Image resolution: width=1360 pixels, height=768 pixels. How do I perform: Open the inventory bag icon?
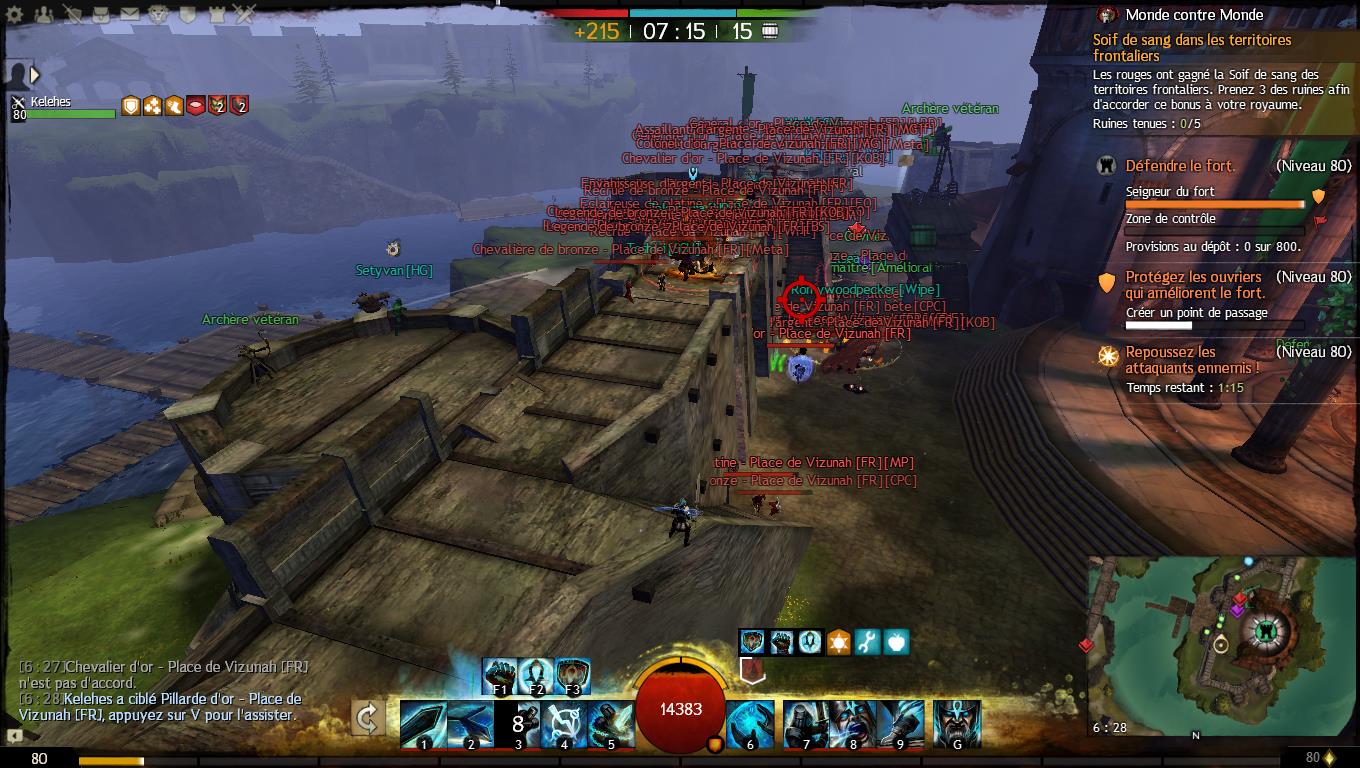(101, 14)
